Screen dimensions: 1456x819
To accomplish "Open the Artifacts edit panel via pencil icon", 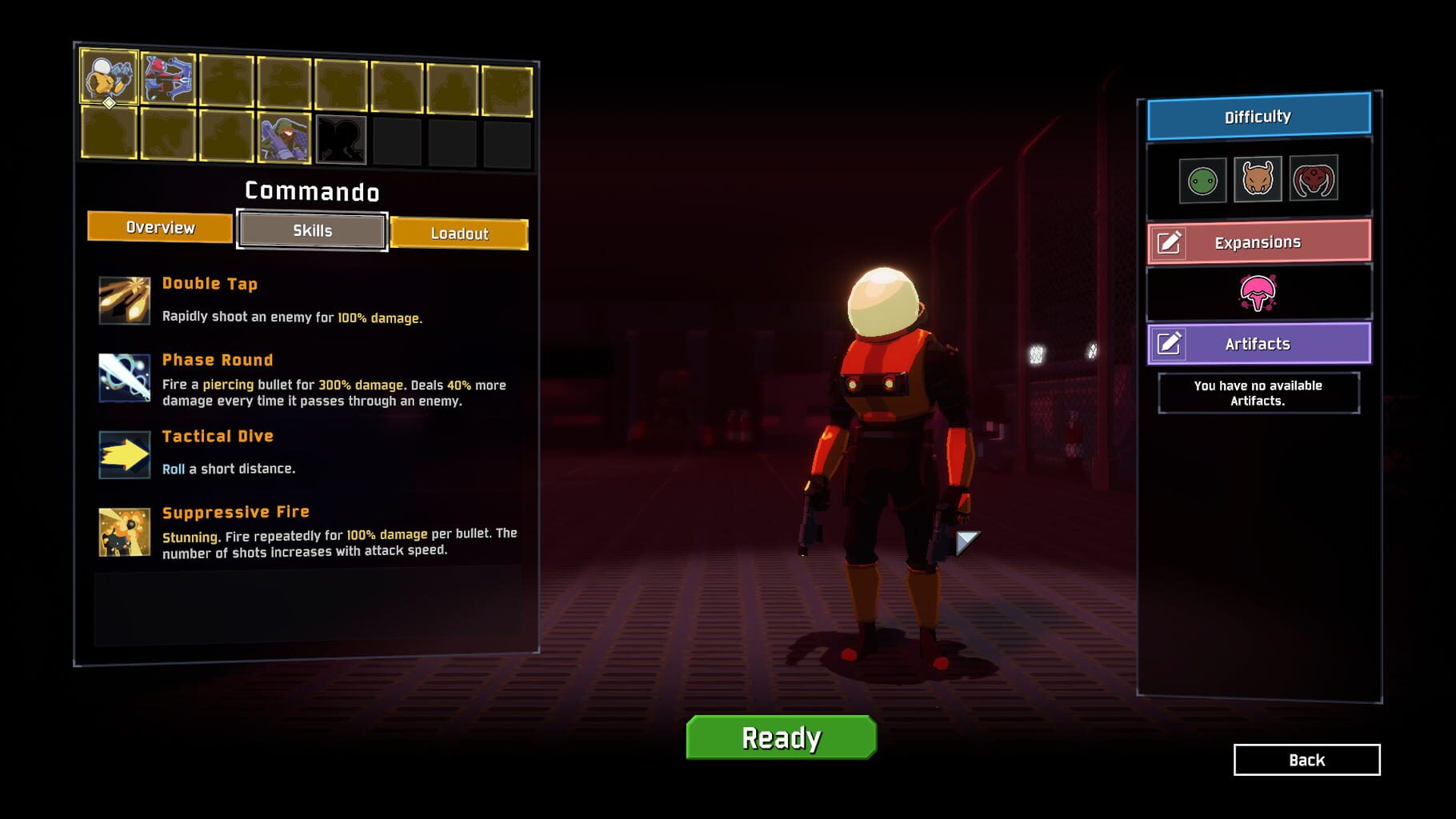I will coord(1173,344).
